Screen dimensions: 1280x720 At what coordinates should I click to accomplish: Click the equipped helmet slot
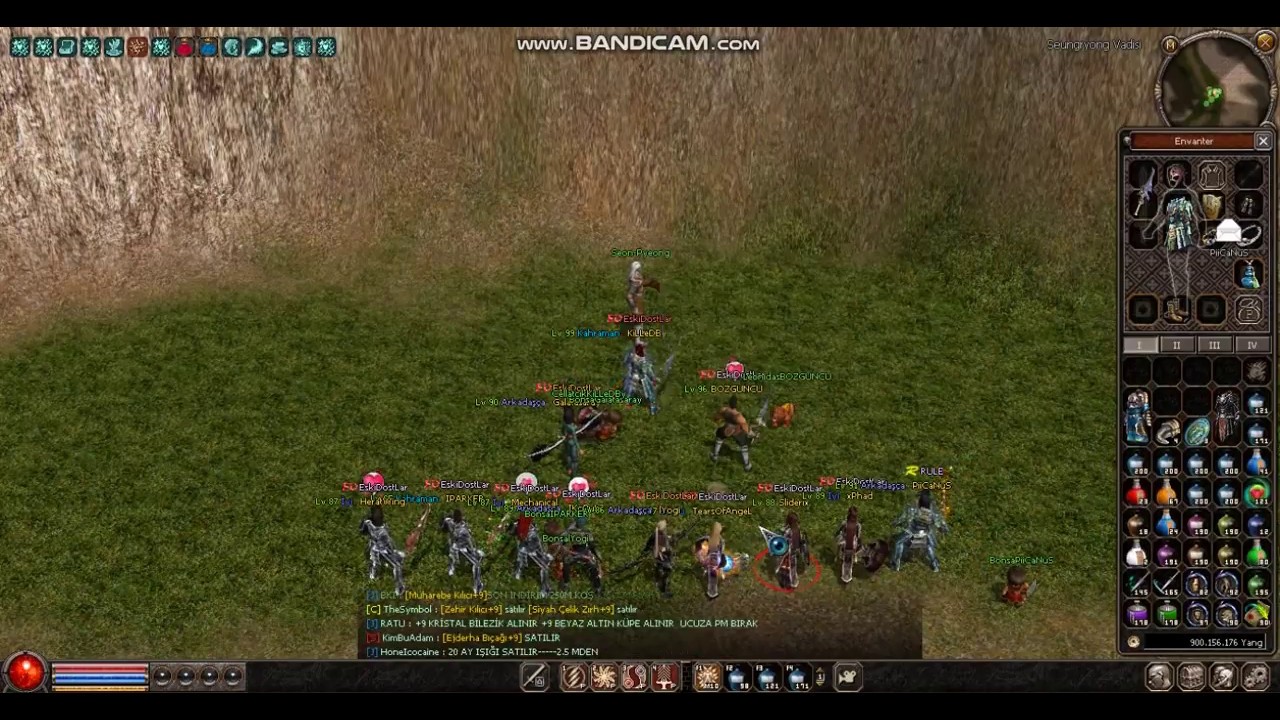[1177, 176]
